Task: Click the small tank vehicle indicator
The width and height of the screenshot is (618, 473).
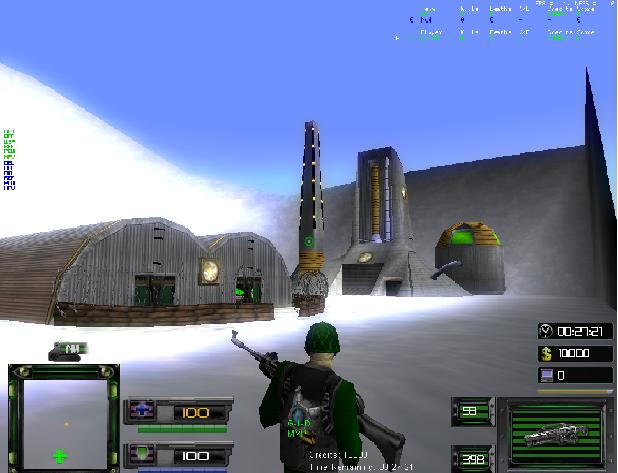Action: point(70,349)
